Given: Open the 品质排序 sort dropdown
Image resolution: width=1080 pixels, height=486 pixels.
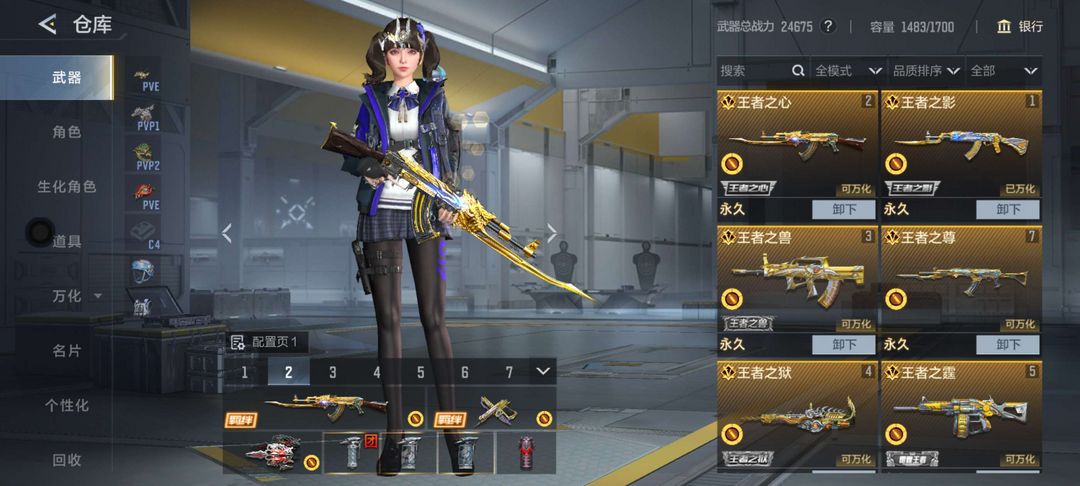Looking at the screenshot, I should click(925, 71).
